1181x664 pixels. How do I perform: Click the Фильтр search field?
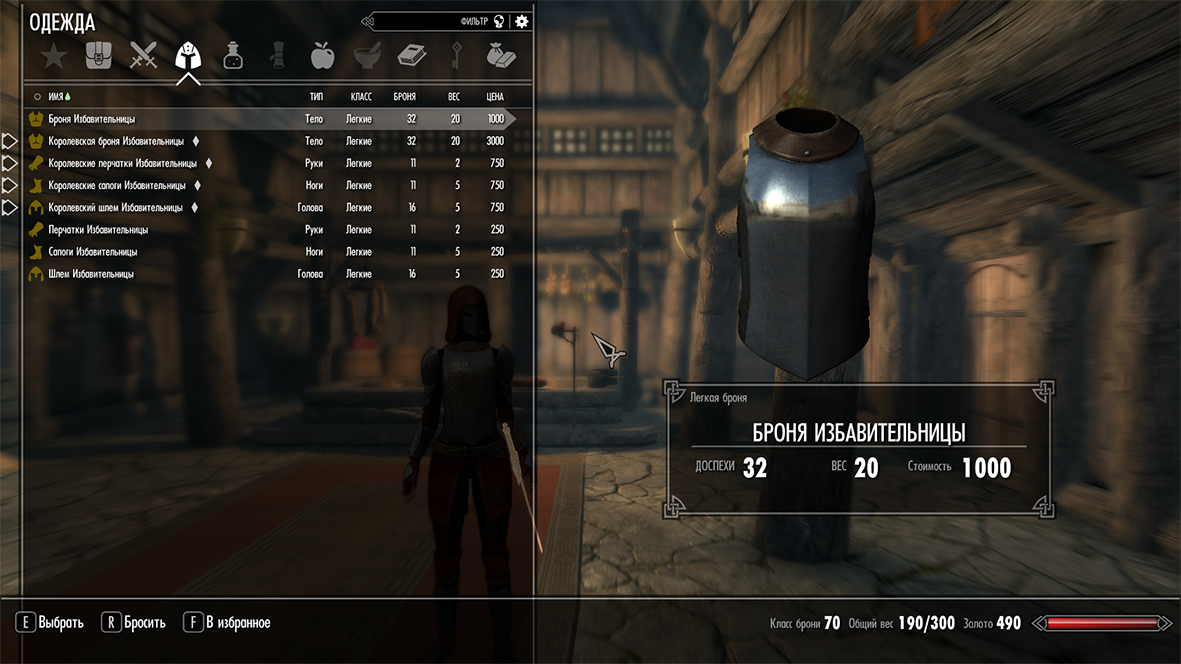pos(440,21)
